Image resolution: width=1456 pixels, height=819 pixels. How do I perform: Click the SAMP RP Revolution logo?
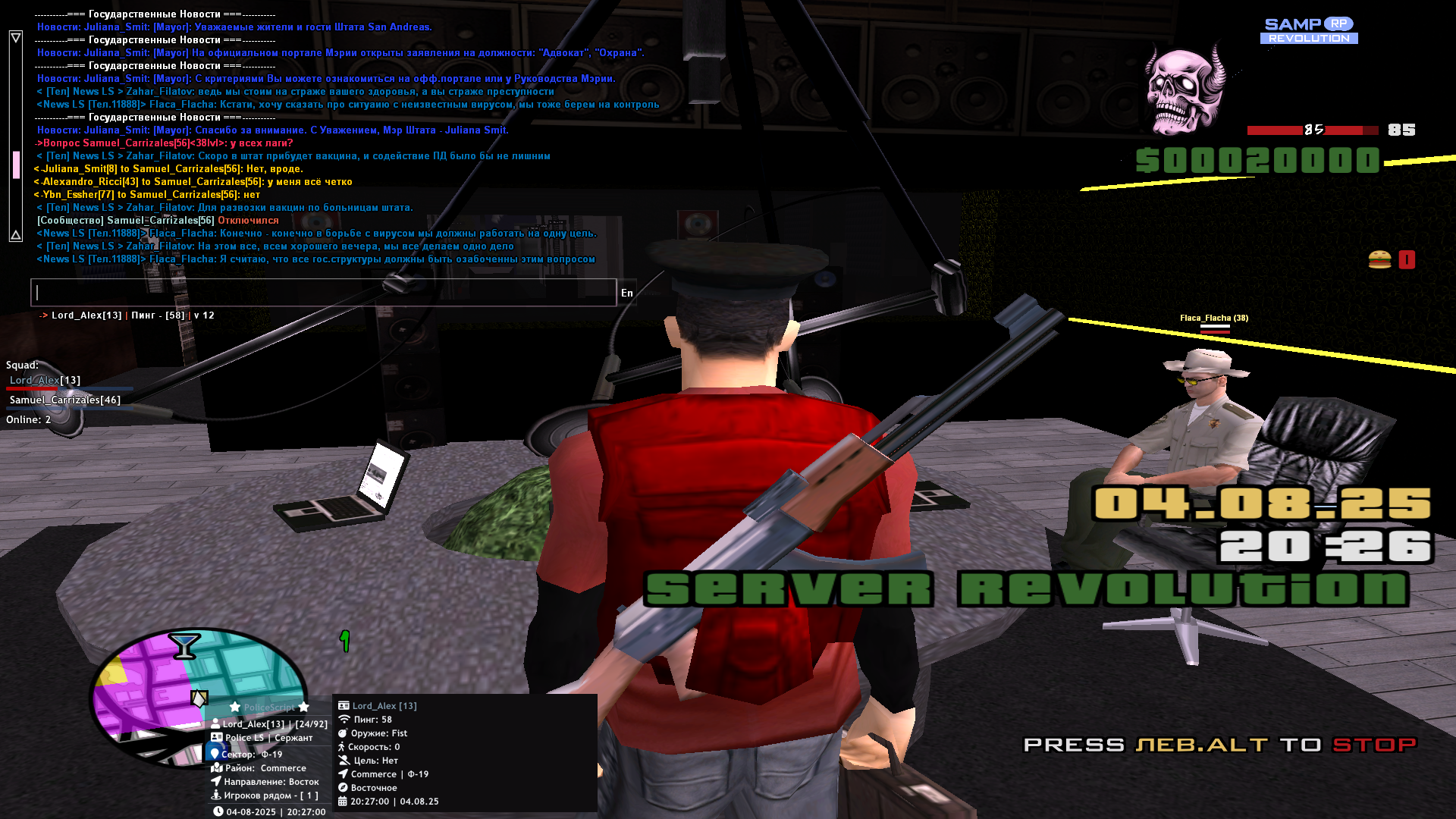(x=1309, y=31)
